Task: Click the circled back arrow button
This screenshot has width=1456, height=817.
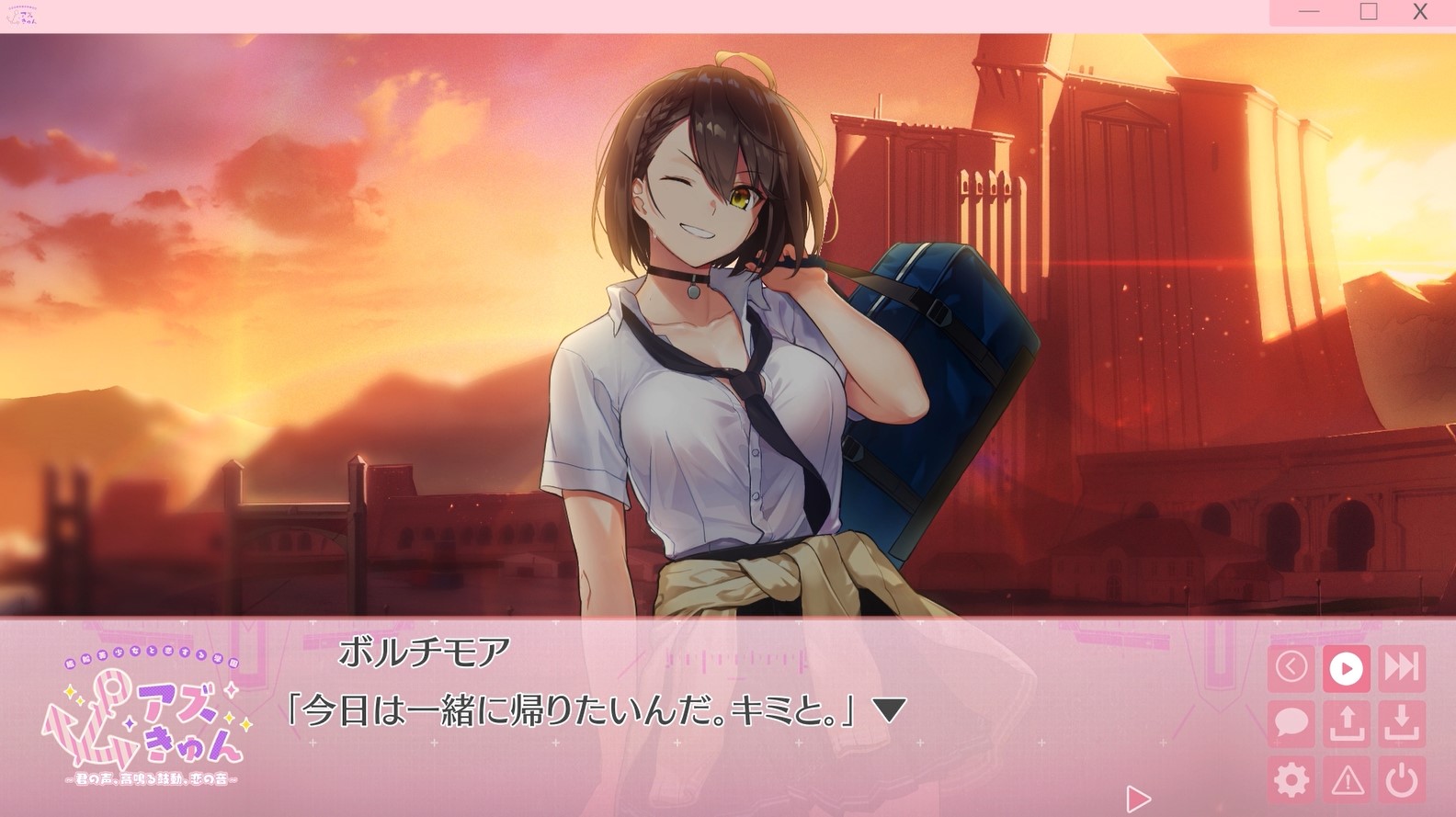Action: [x=1291, y=667]
